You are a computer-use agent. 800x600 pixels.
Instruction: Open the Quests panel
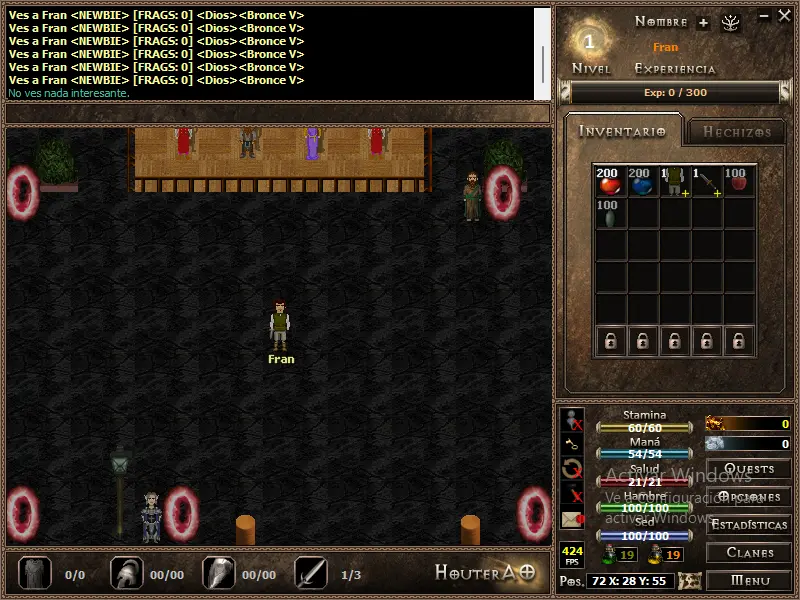point(748,468)
